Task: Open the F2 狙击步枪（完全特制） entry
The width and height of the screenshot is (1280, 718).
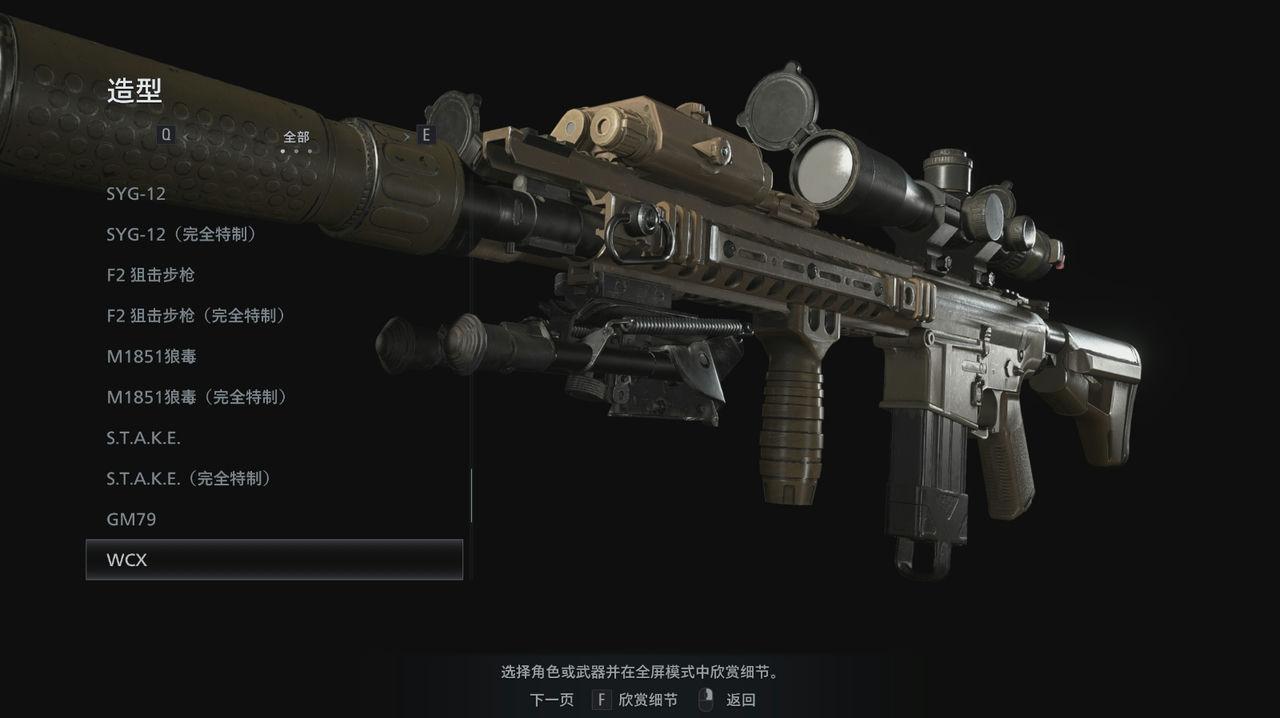Action: pos(196,316)
